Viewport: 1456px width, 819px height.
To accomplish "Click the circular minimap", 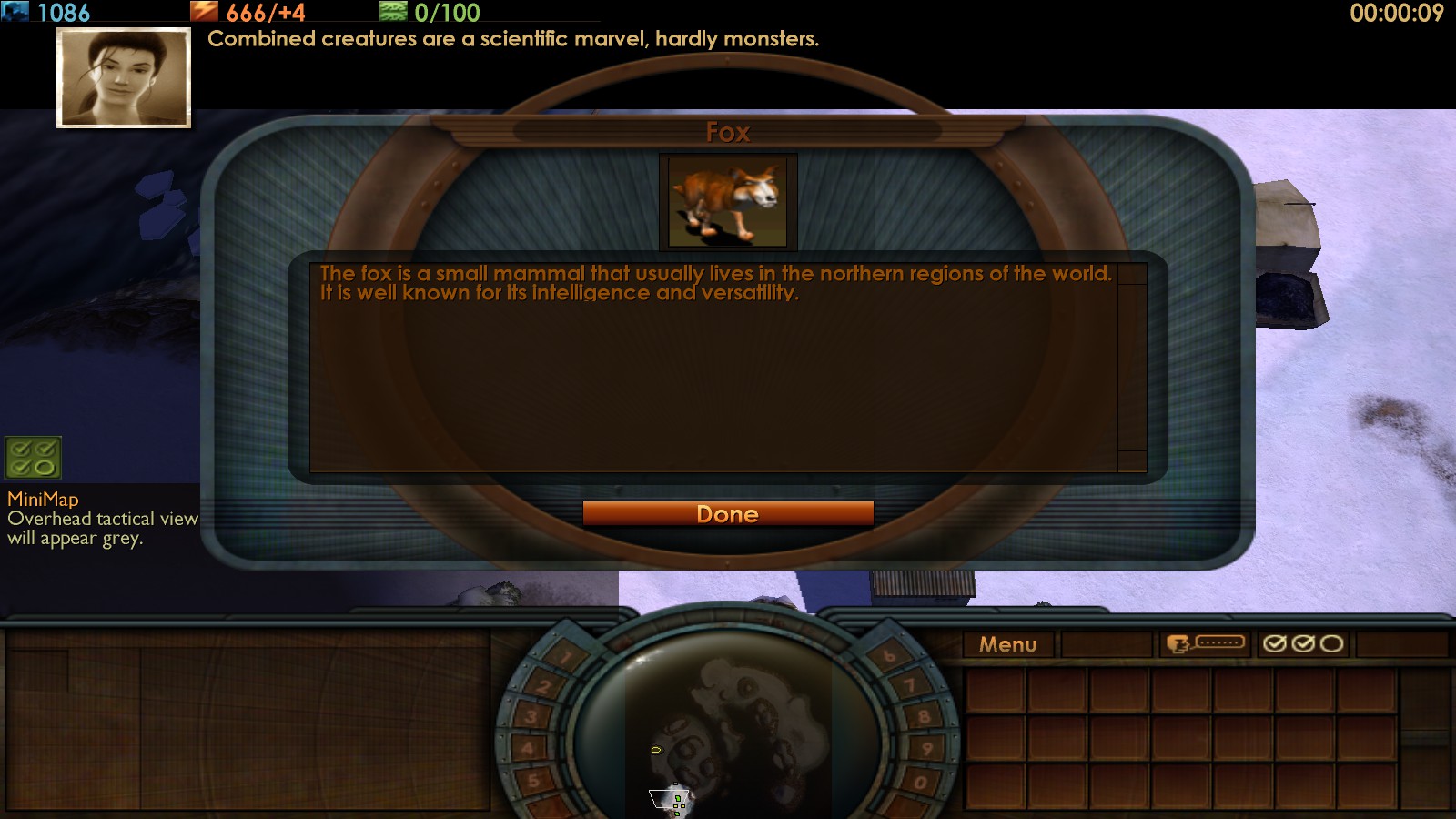I will pyautogui.click(x=726, y=728).
